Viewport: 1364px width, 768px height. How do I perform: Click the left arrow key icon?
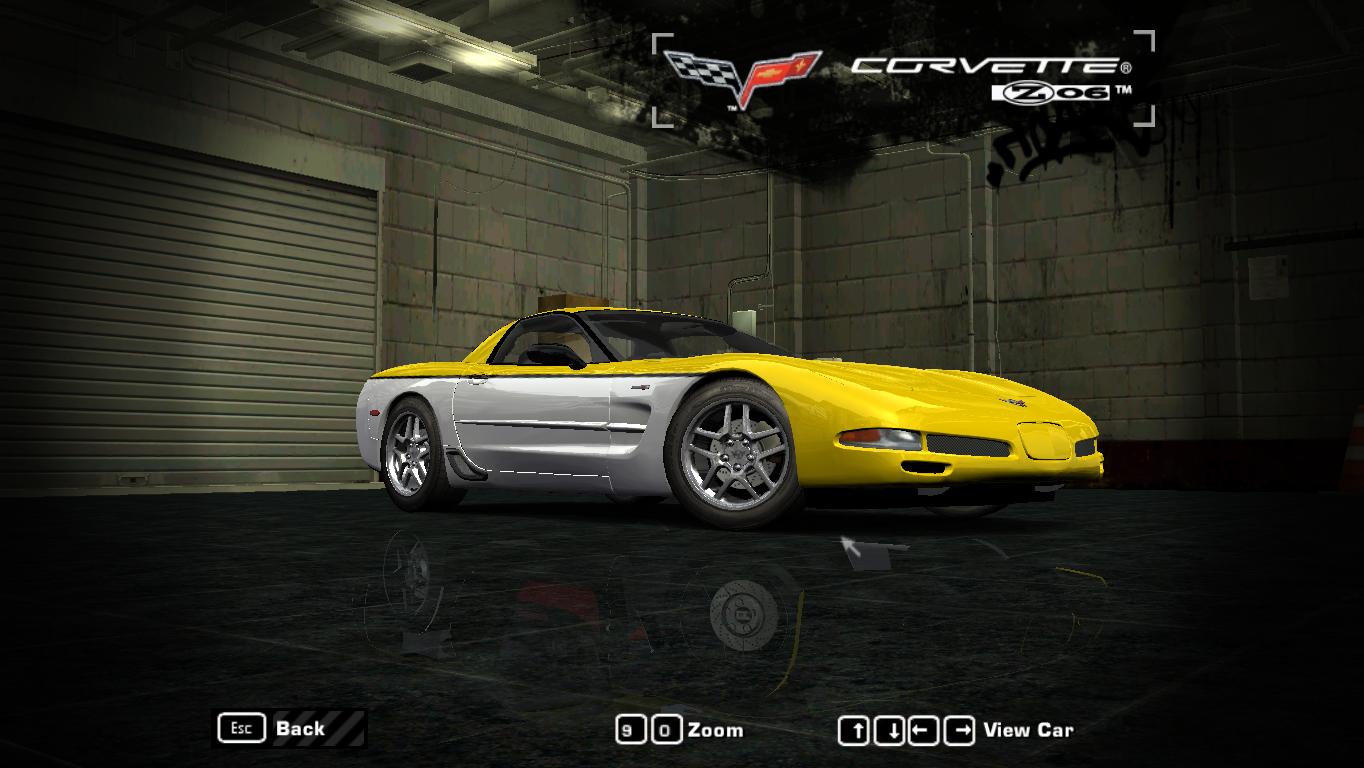(923, 729)
